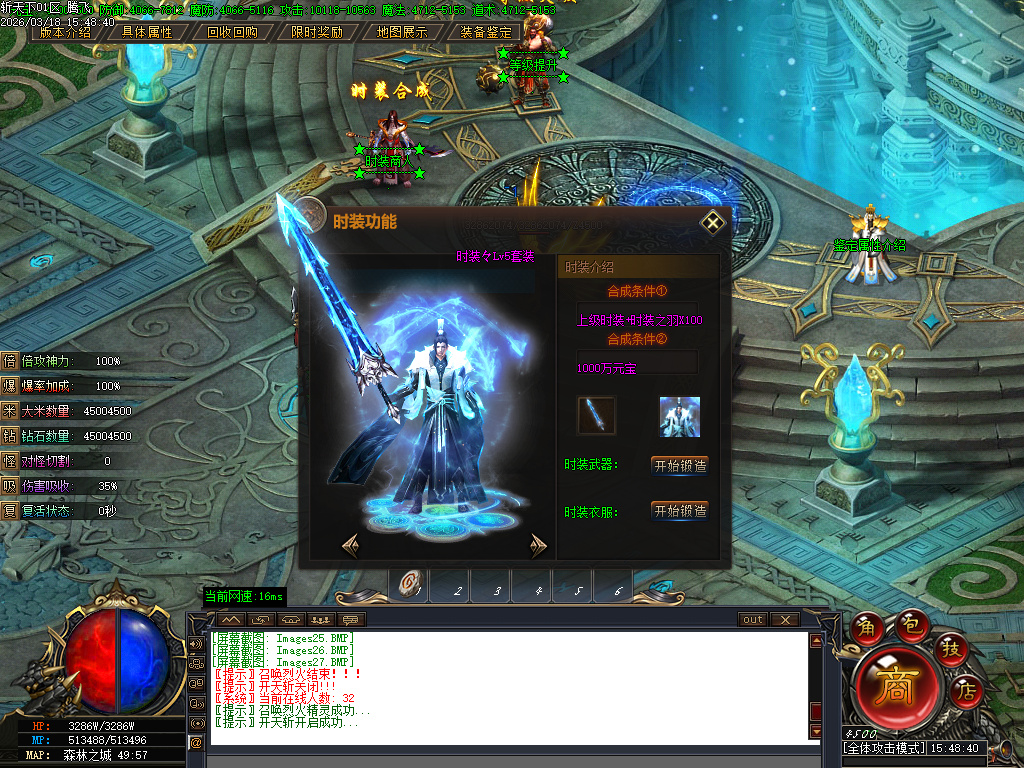Open the 技 skills panel

(x=951, y=649)
